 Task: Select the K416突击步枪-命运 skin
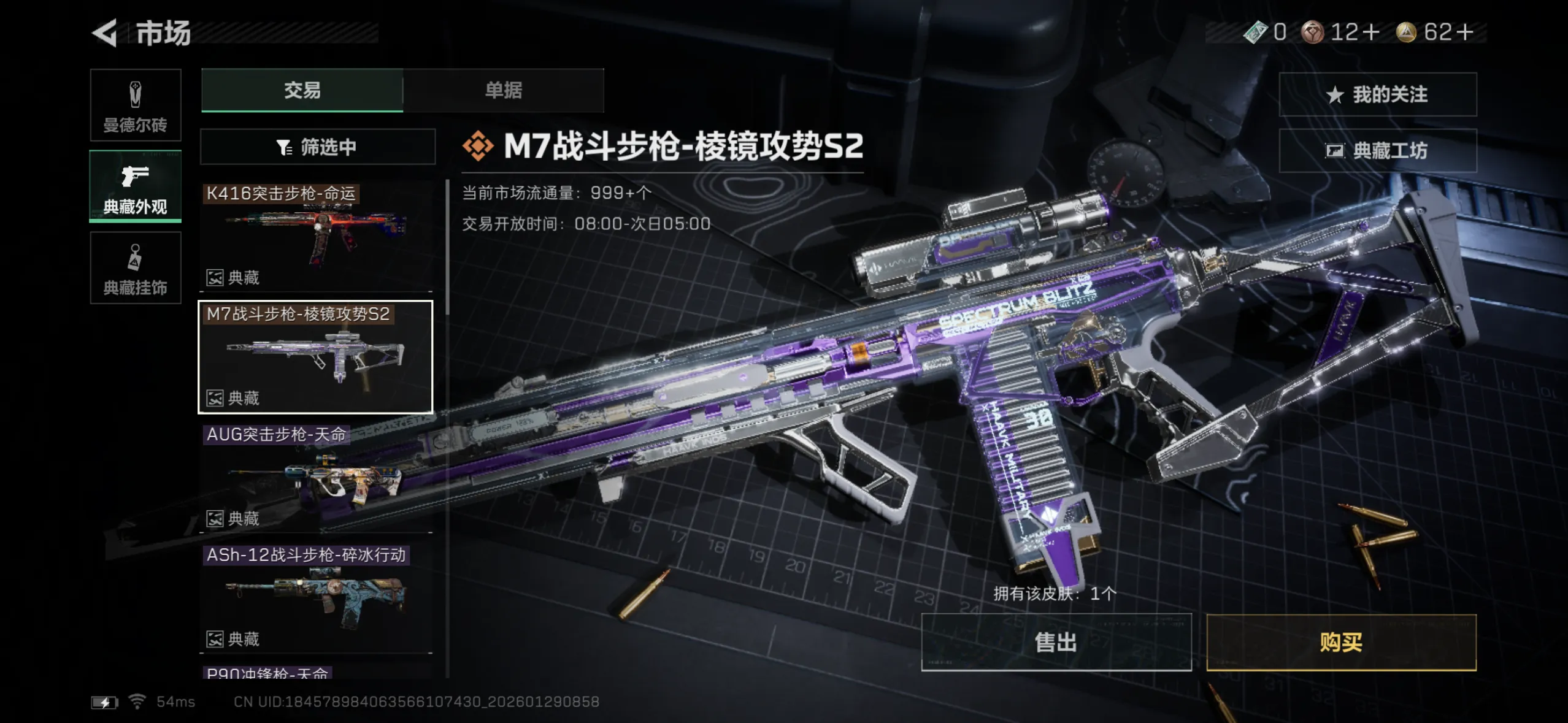[x=316, y=236]
